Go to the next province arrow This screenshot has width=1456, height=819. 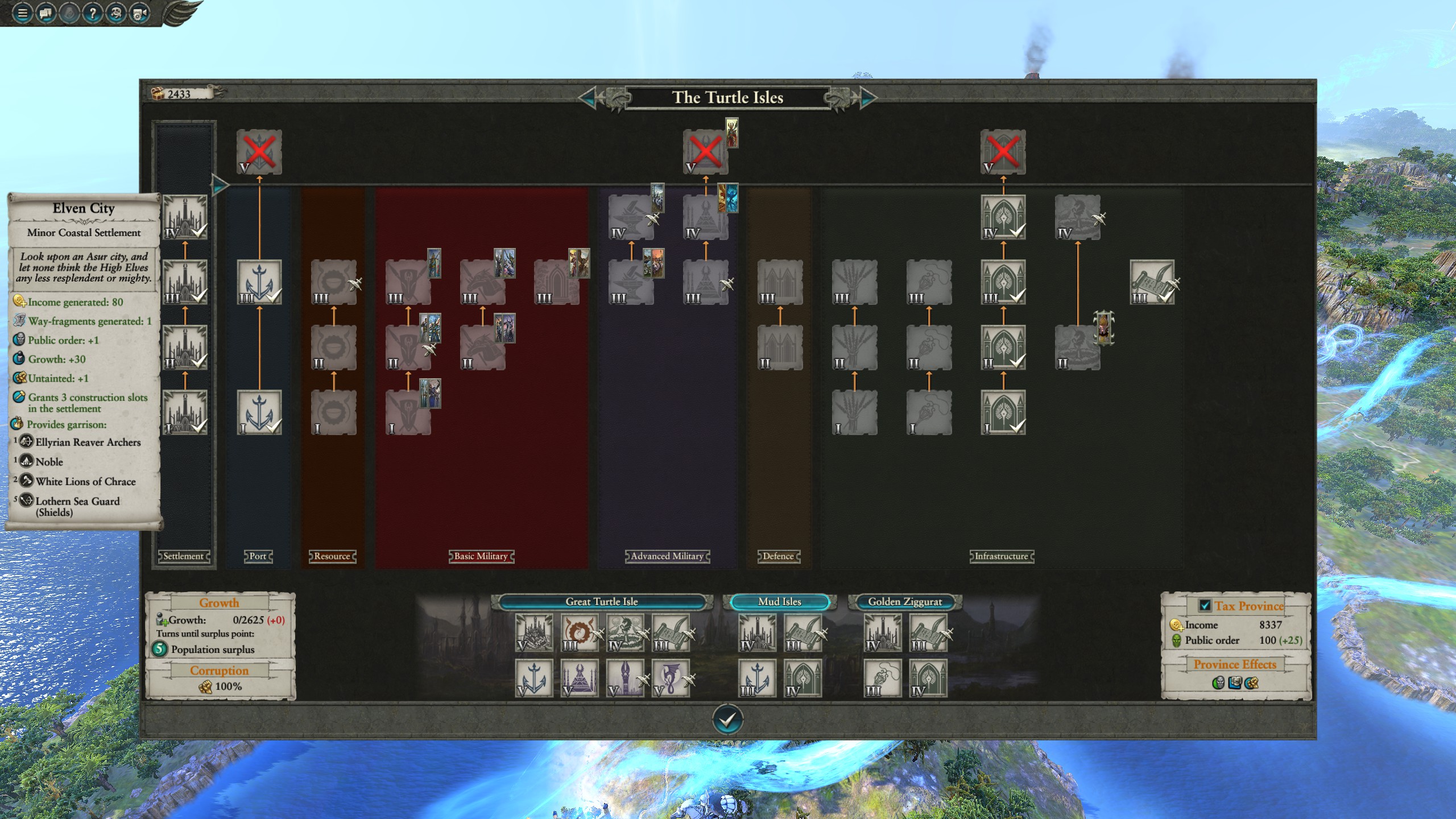tap(867, 98)
